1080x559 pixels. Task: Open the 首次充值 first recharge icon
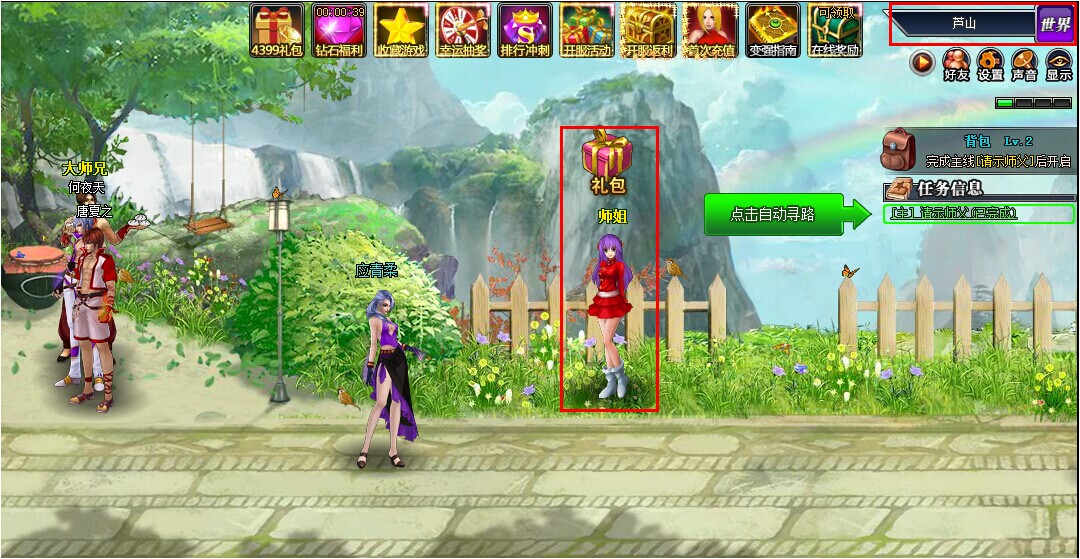711,29
